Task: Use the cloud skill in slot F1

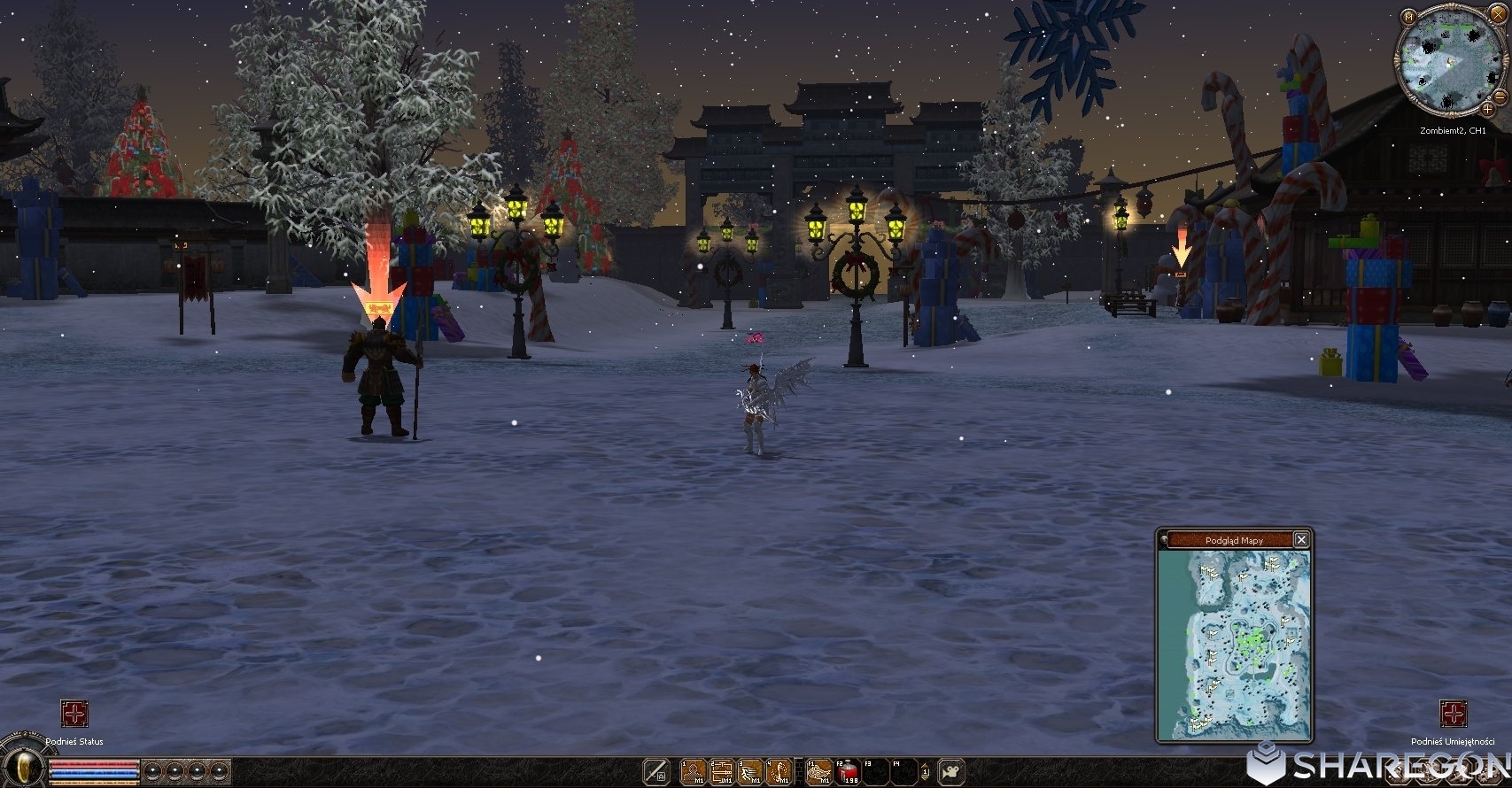Action: click(x=818, y=771)
